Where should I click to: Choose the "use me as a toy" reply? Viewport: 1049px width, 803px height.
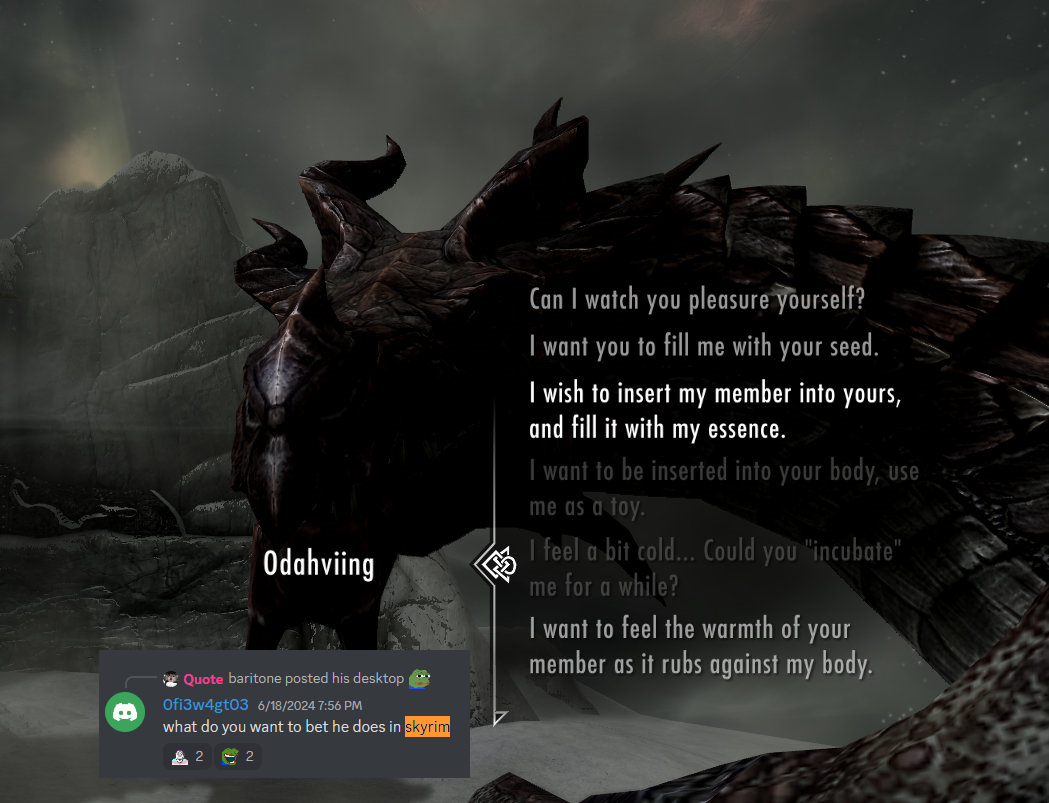[x=723, y=488]
